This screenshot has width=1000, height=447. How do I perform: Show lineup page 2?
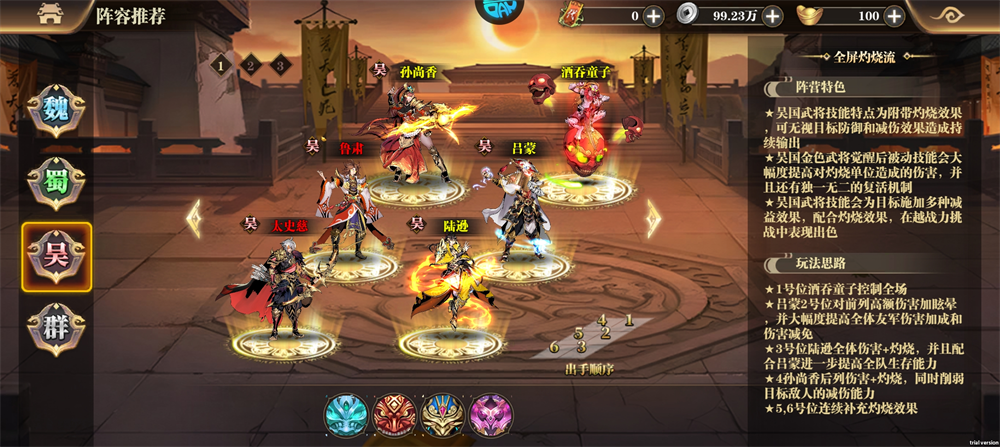(251, 65)
